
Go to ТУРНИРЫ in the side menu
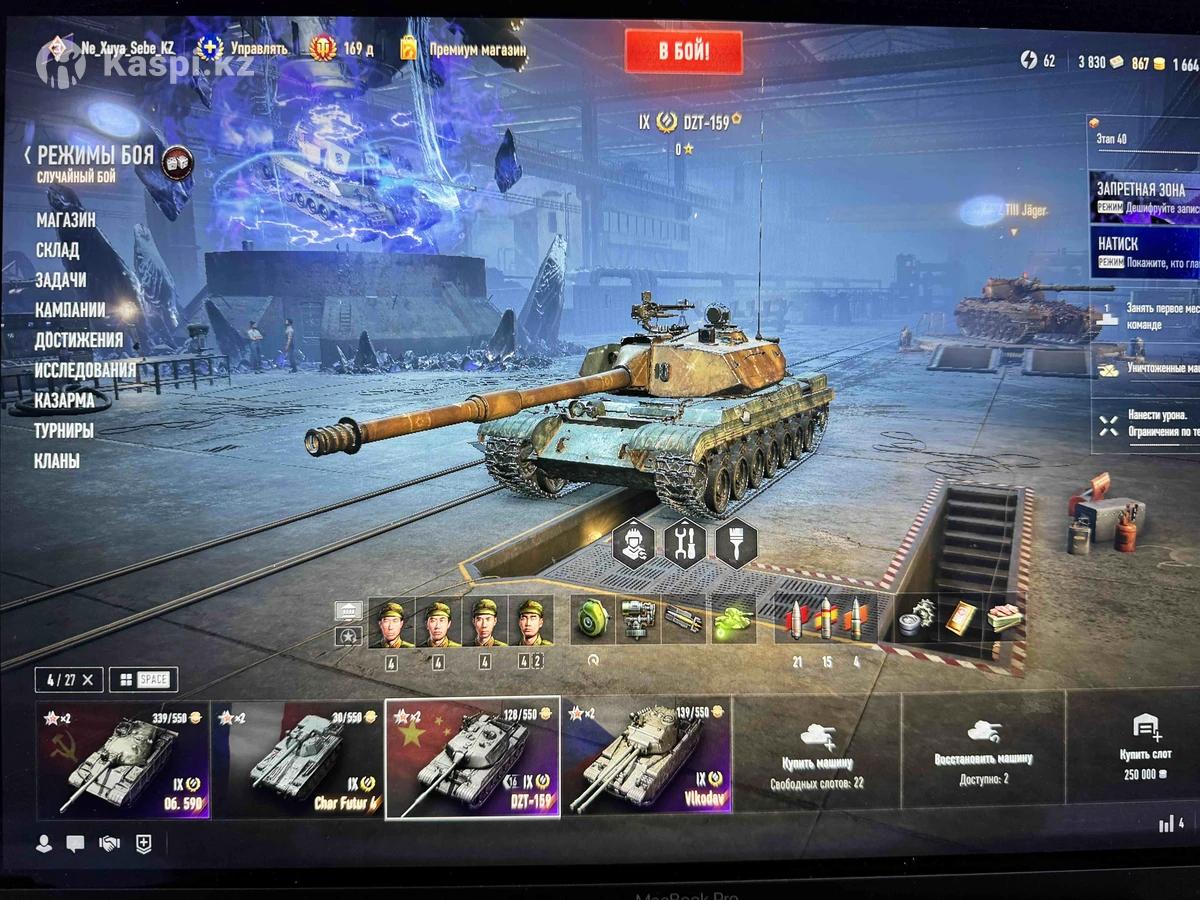tap(64, 431)
